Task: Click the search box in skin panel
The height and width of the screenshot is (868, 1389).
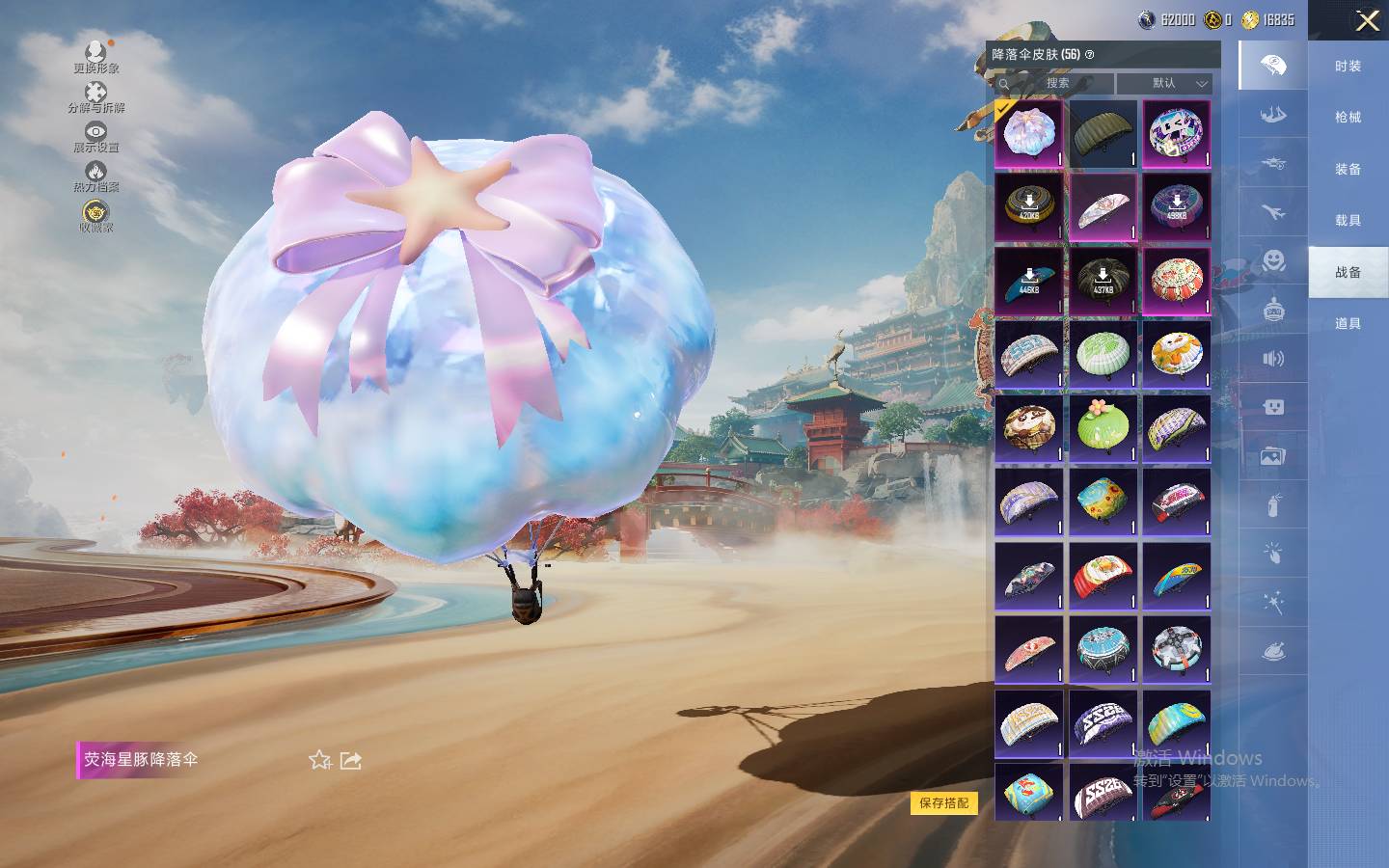Action: tap(1057, 83)
